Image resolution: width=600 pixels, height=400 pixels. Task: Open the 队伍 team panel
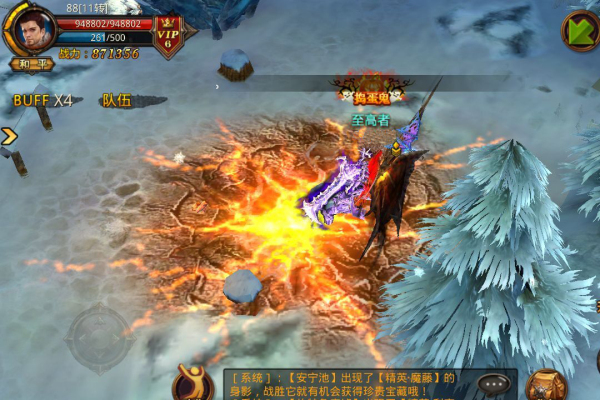point(117,100)
